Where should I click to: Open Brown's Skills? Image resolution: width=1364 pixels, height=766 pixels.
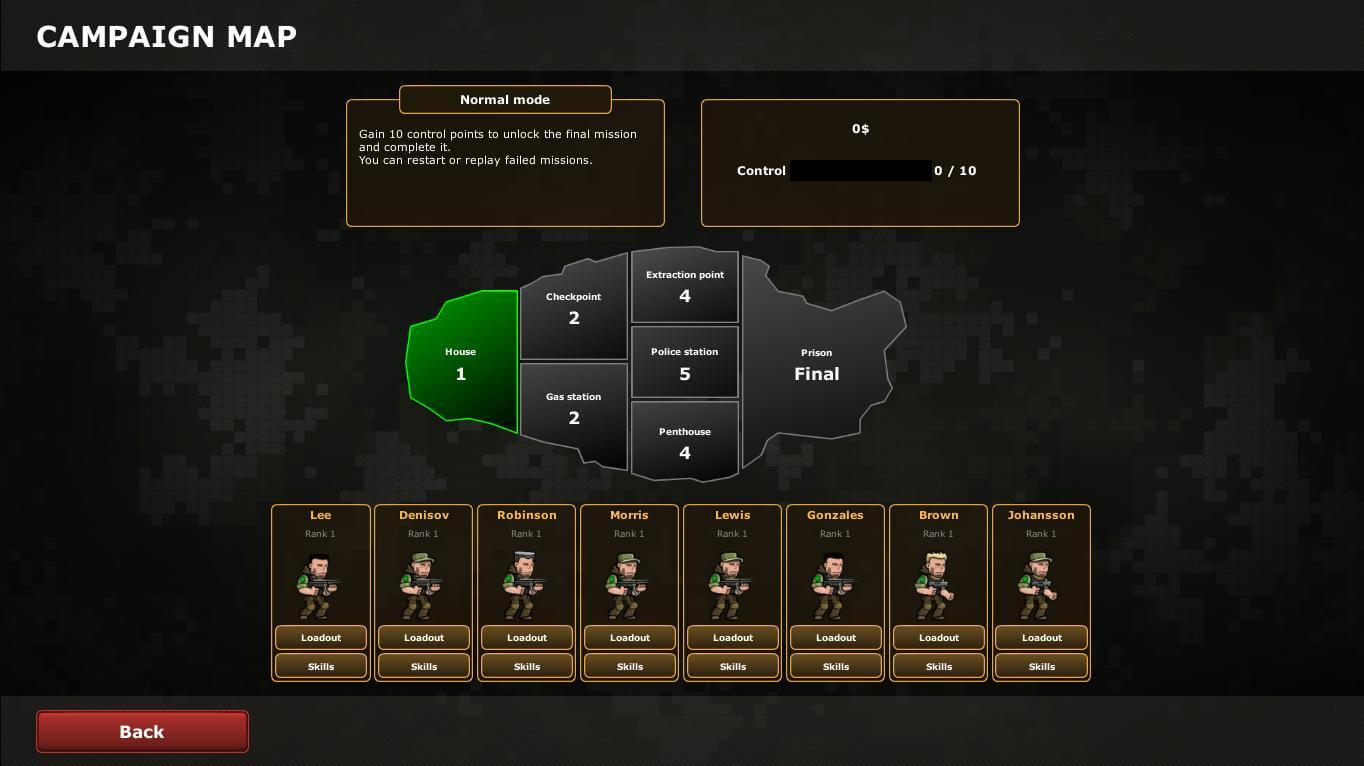coord(939,667)
